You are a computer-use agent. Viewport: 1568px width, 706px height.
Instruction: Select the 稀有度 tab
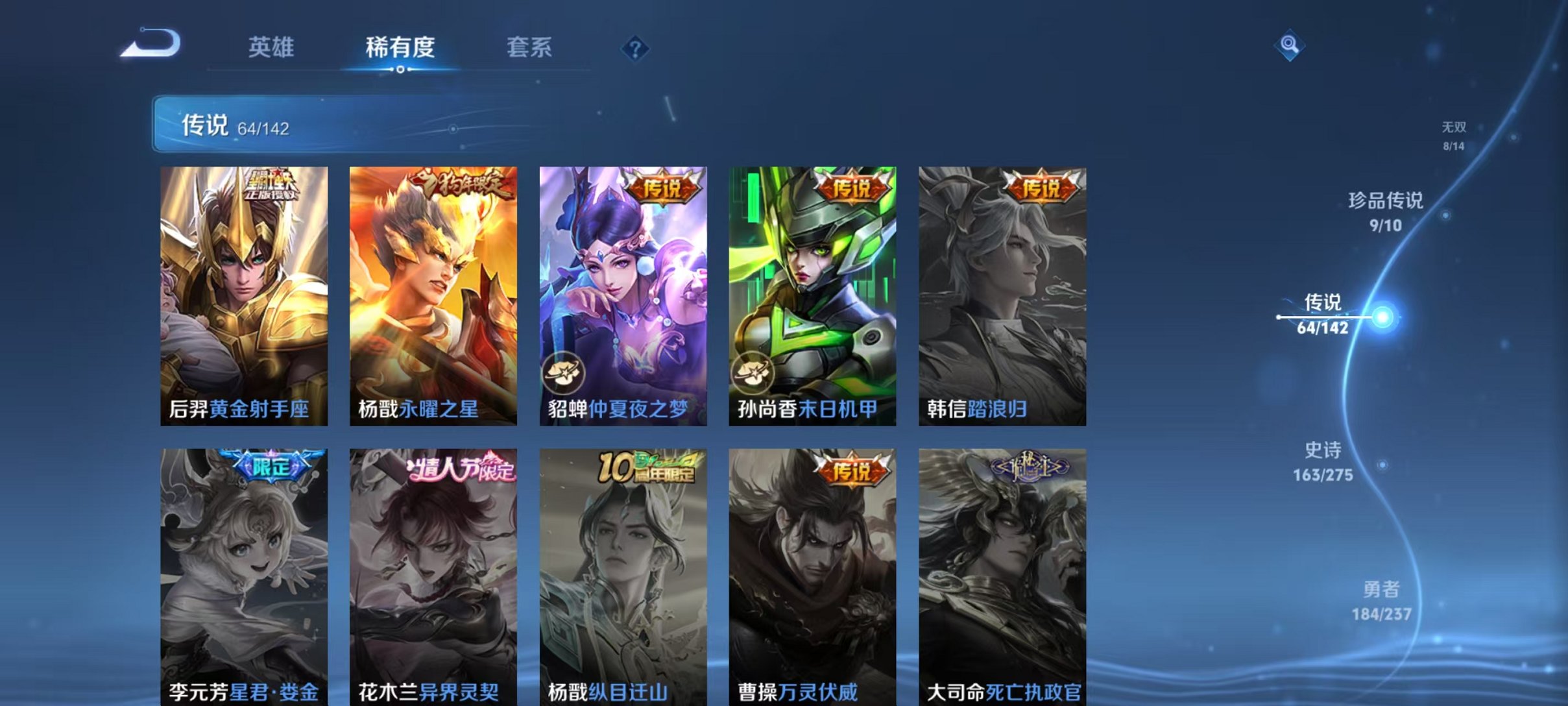[x=401, y=47]
